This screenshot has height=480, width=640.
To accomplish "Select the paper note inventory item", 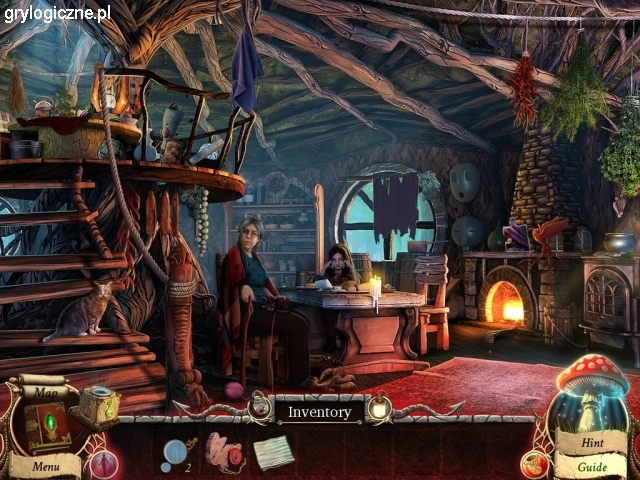I will point(273,452).
